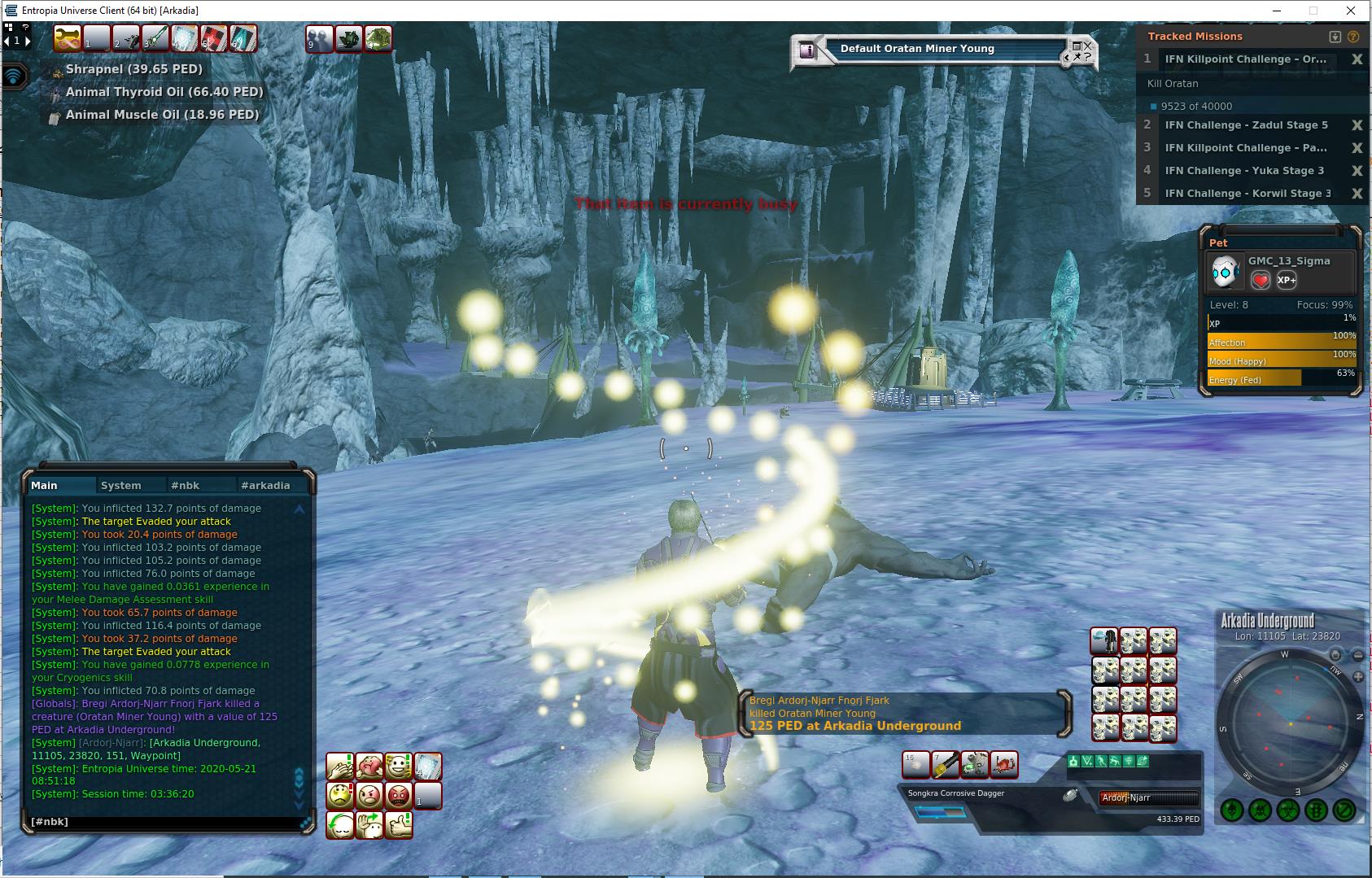Zoom in the radar with plus button
The width and height of the screenshot is (1372, 878).
tap(1358, 677)
